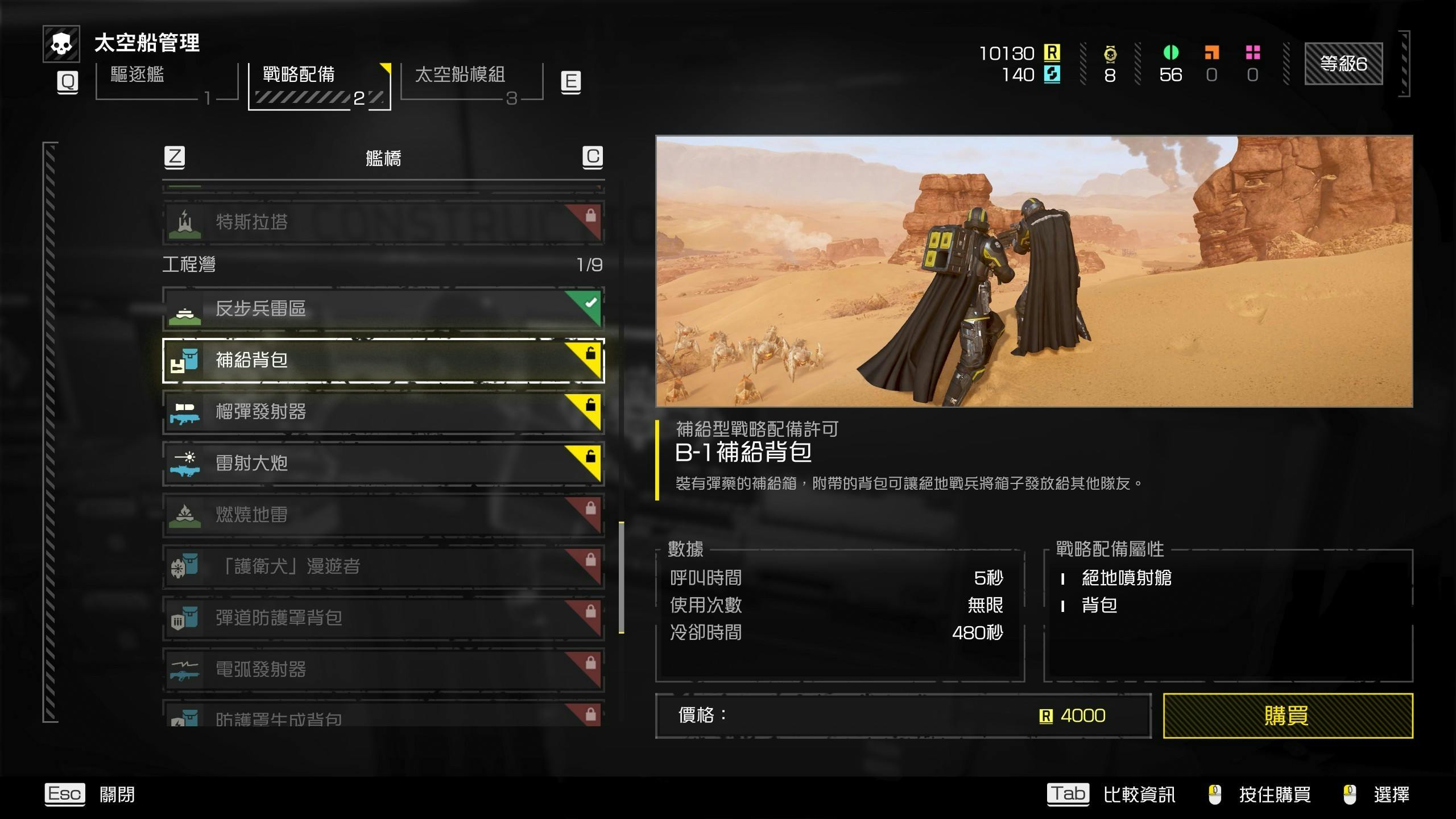Choose the 彈道防護罩背包 entry
The width and height of the screenshot is (1456, 819).
pyautogui.click(x=383, y=618)
